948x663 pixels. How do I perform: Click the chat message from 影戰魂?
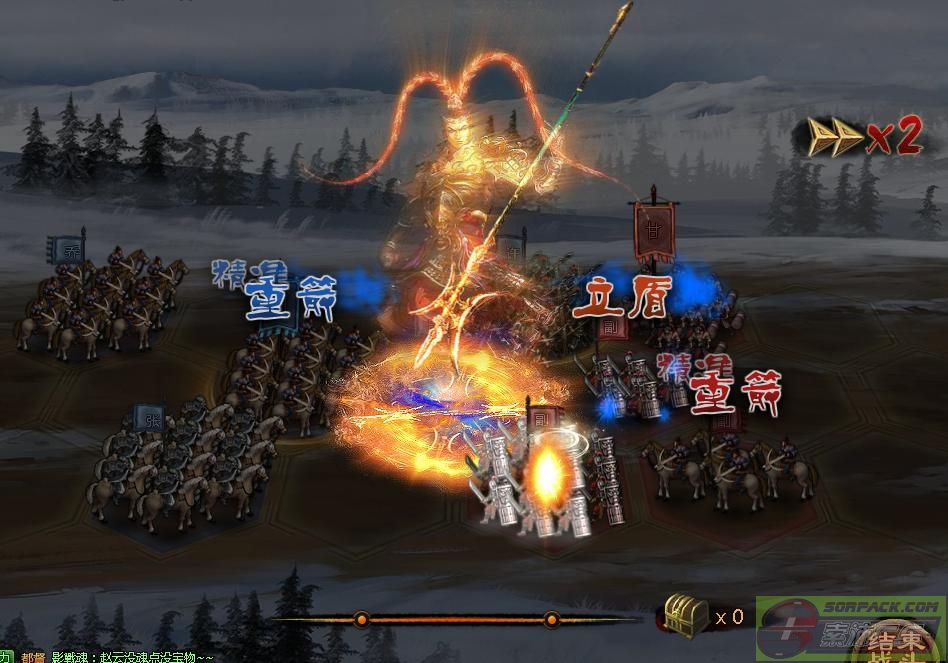tap(132, 654)
